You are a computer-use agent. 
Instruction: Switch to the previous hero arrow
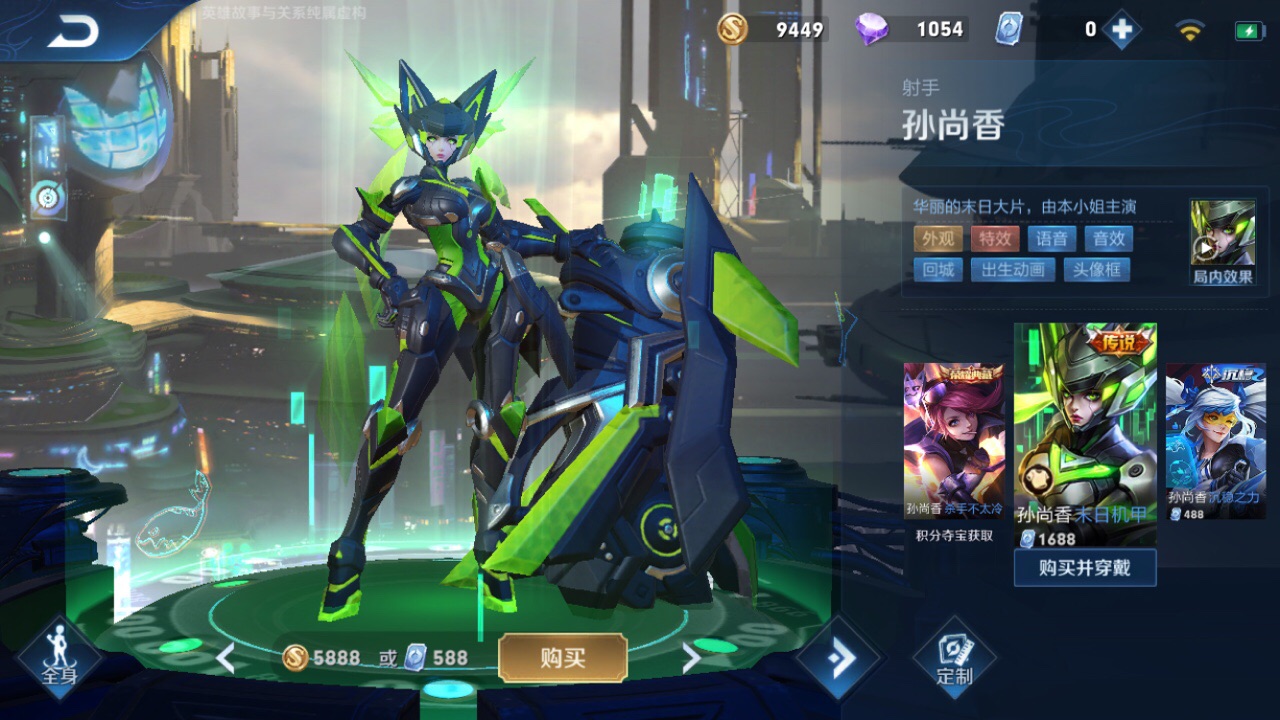pyautogui.click(x=226, y=657)
